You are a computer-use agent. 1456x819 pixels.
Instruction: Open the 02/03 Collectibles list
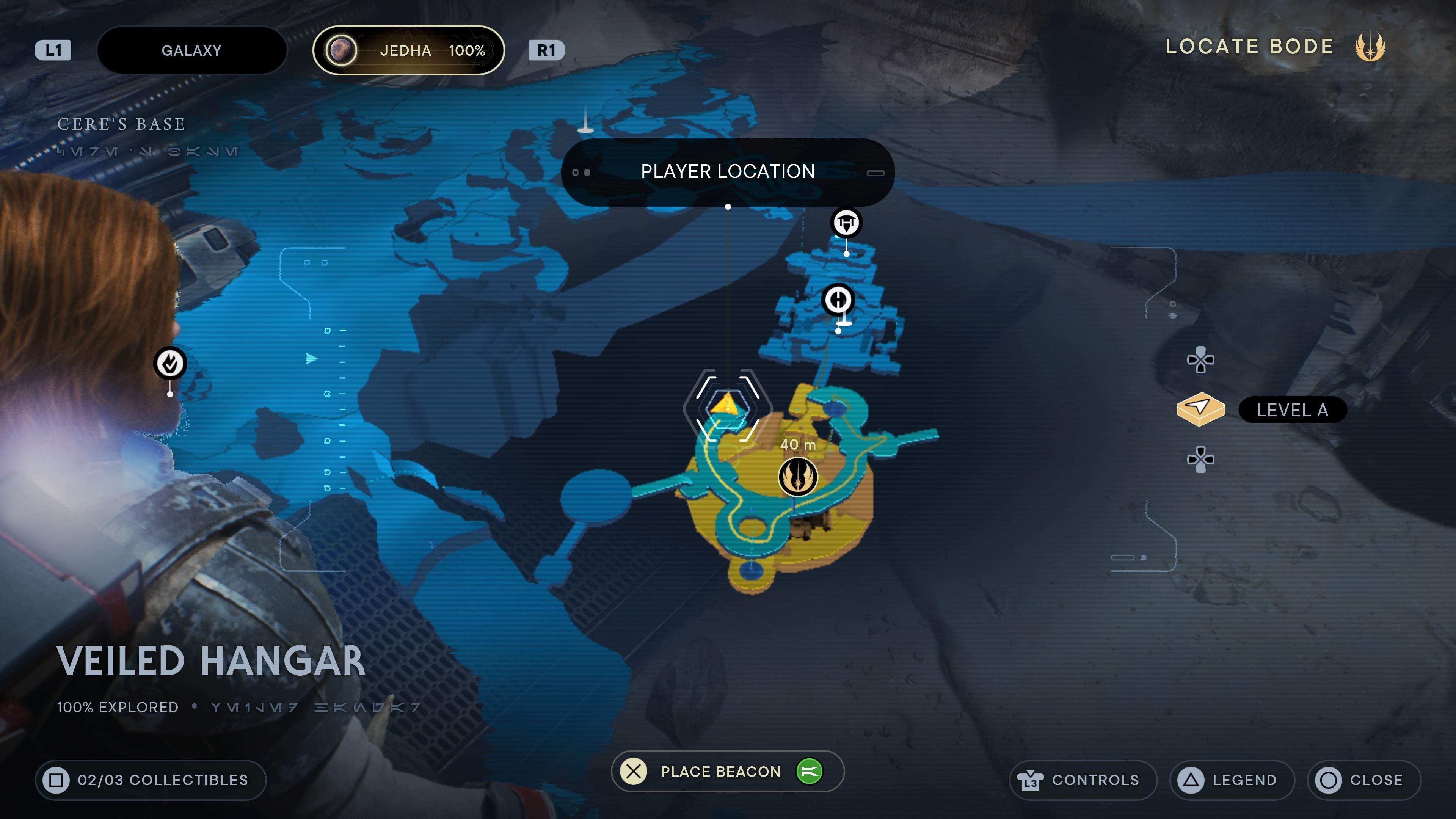[151, 780]
